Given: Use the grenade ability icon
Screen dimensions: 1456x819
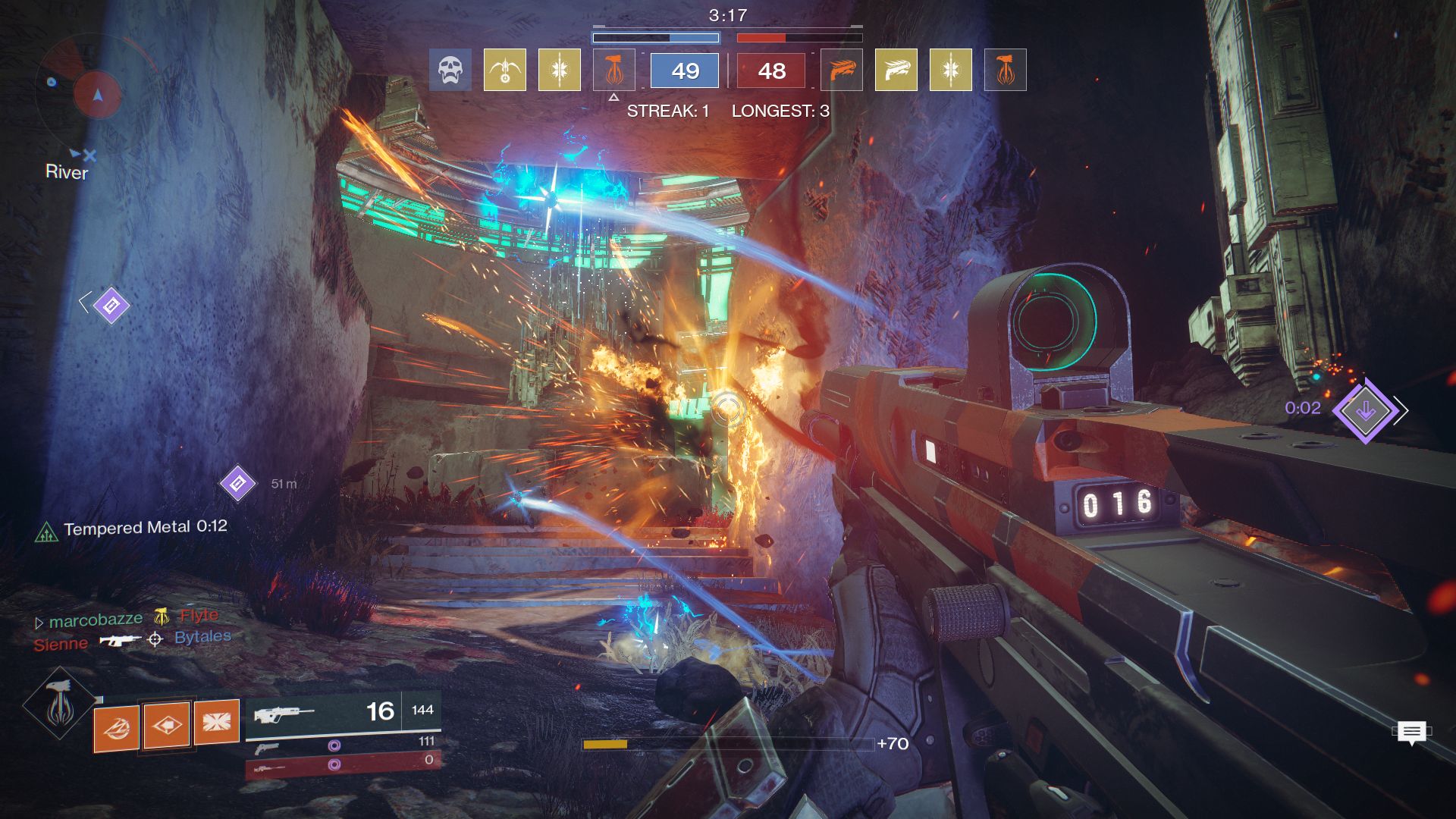Looking at the screenshot, I should click(116, 728).
